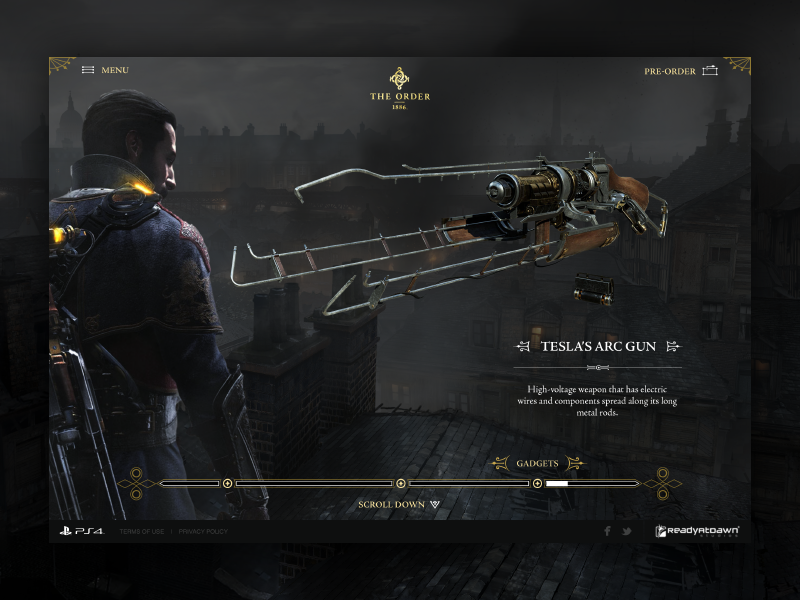This screenshot has width=800, height=600.
Task: Visit the Twitter page via footer icon
Action: pyautogui.click(x=627, y=531)
